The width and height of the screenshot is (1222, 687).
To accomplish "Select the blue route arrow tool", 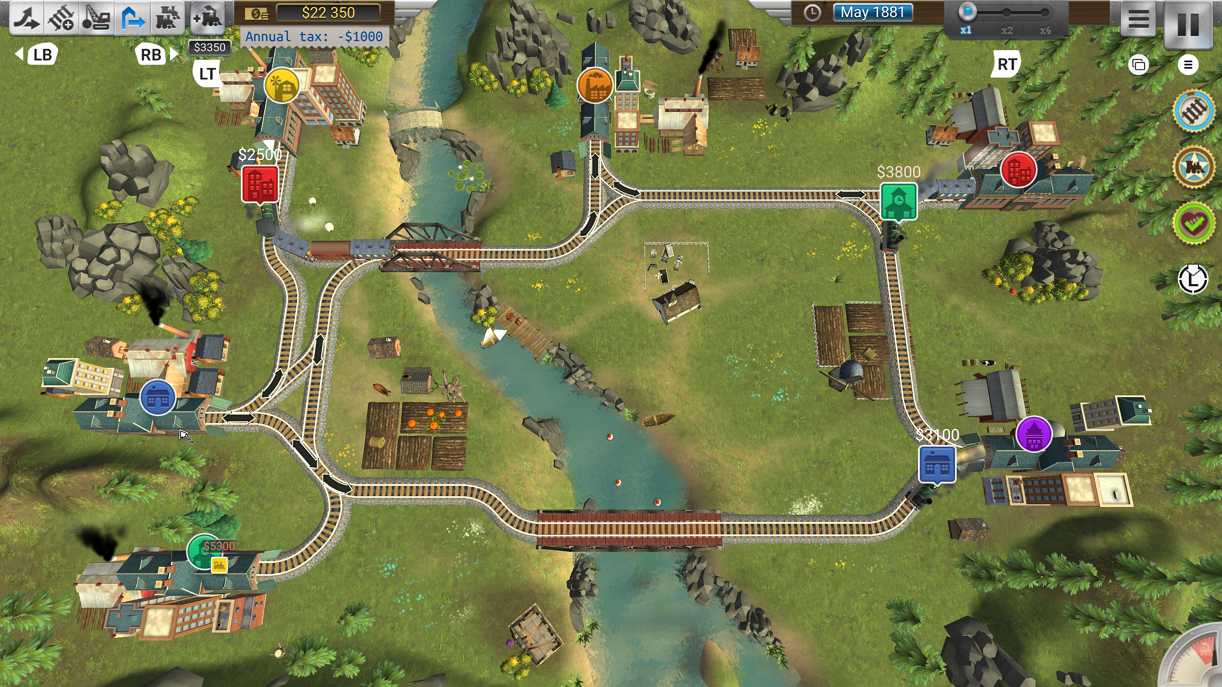I will click(x=131, y=17).
